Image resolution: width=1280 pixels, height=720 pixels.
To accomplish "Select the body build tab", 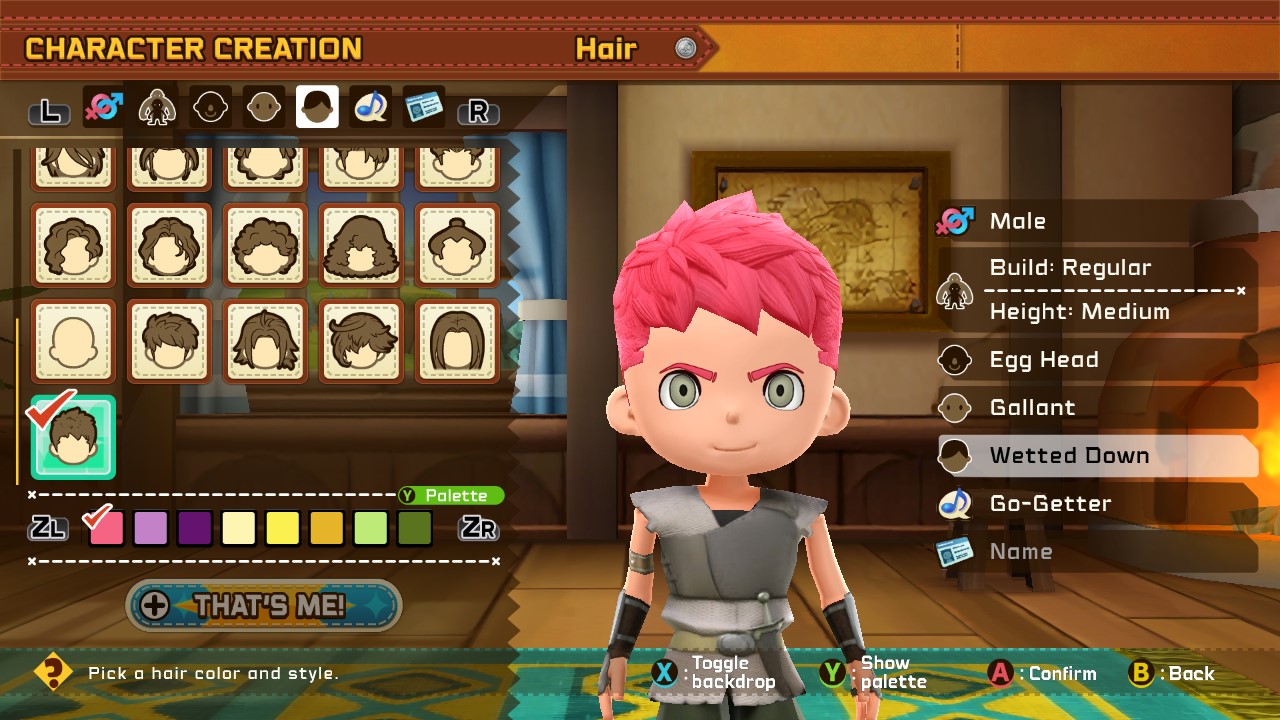I will point(156,107).
